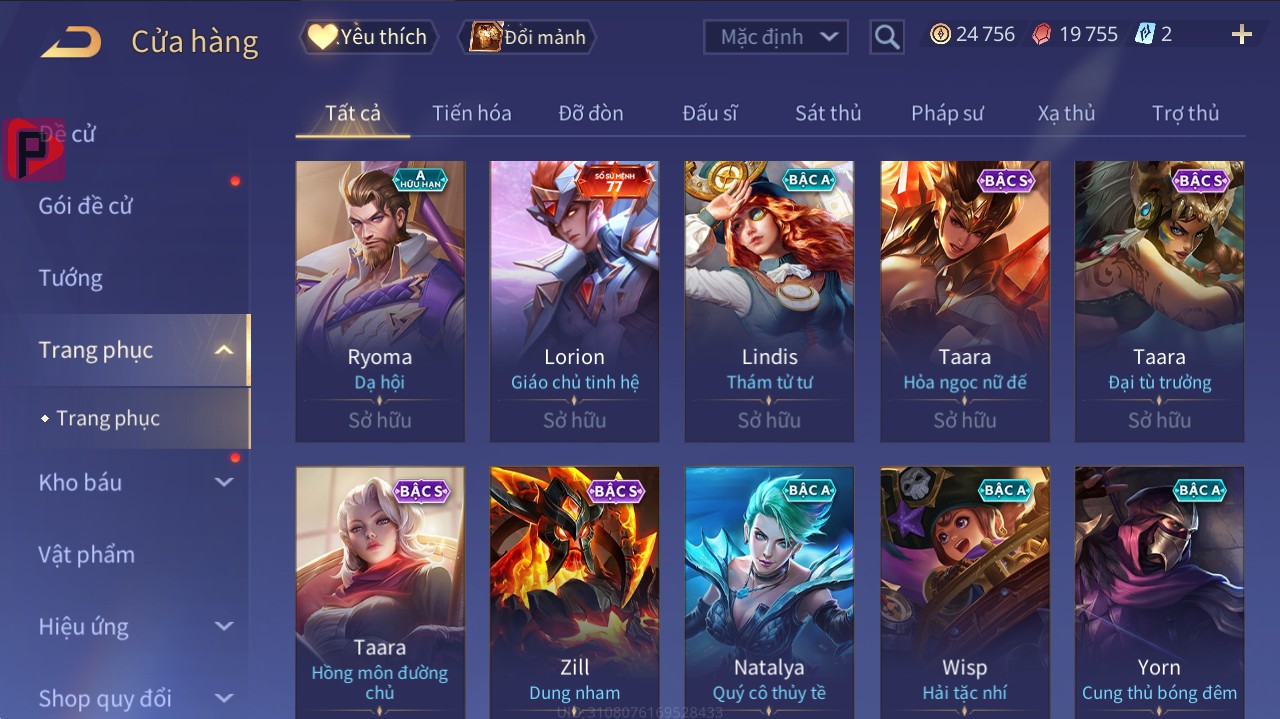Go to the Tướng heroes section

(71, 278)
